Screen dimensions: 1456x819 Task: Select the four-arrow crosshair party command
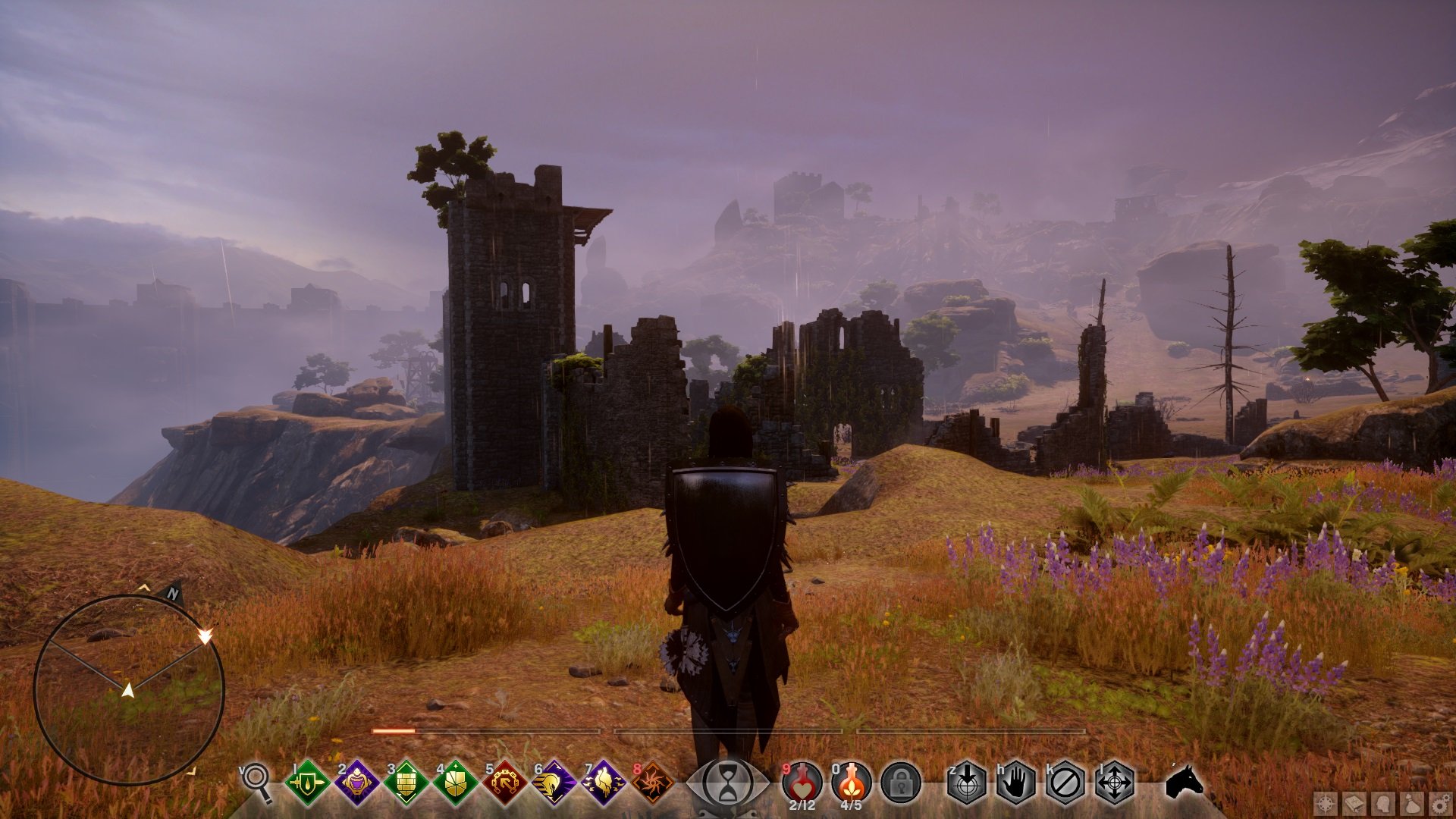click(1115, 782)
